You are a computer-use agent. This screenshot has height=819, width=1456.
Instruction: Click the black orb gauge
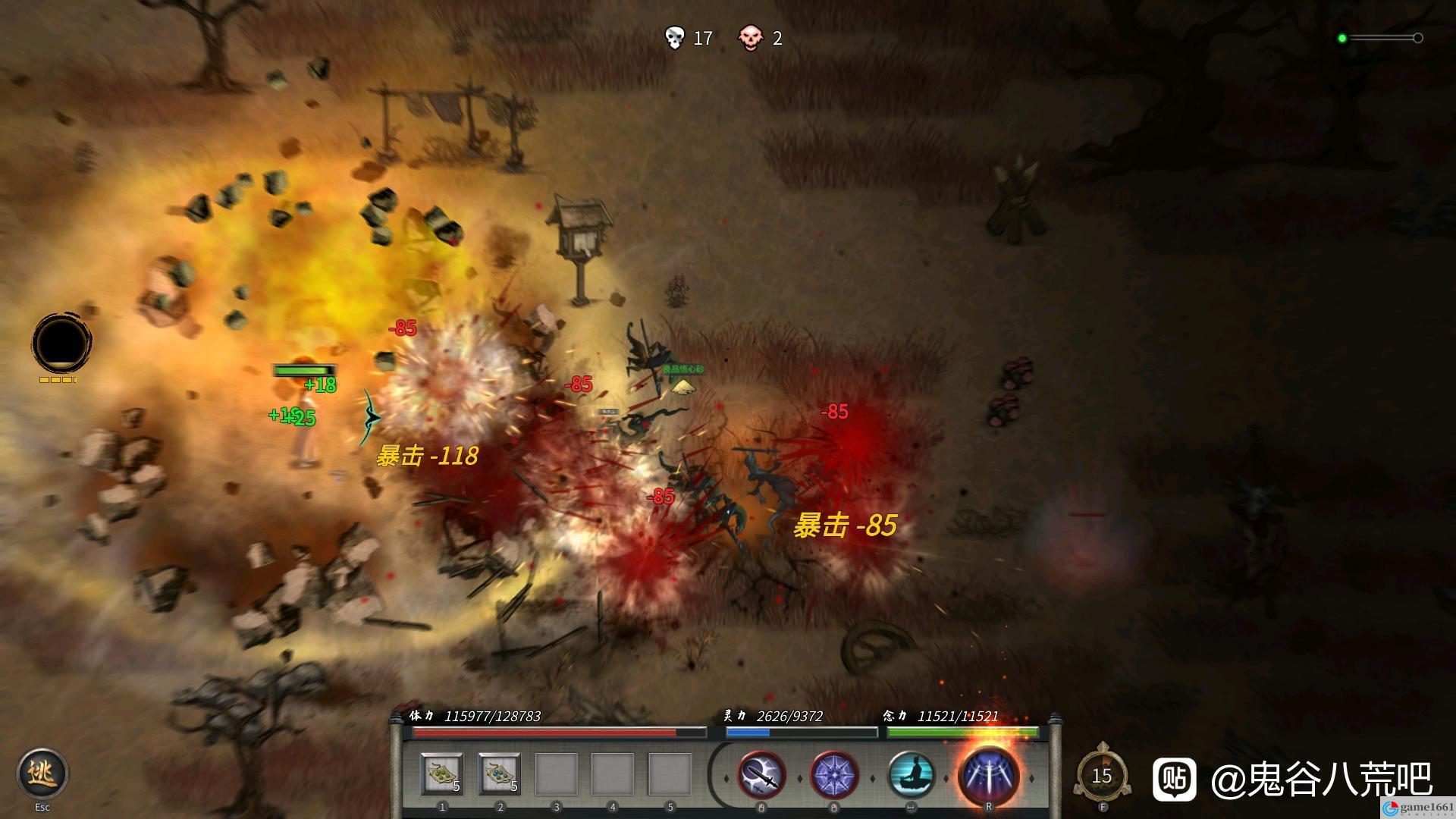pyautogui.click(x=61, y=343)
